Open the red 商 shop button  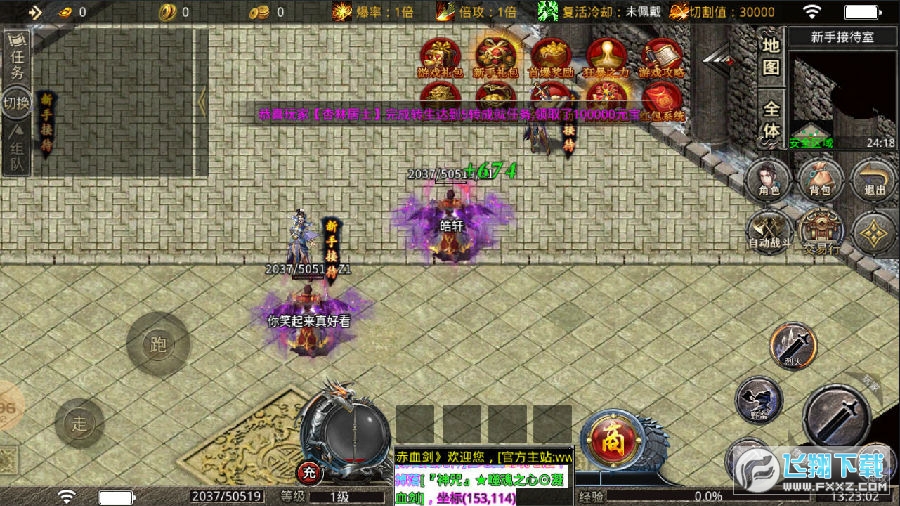608,437
